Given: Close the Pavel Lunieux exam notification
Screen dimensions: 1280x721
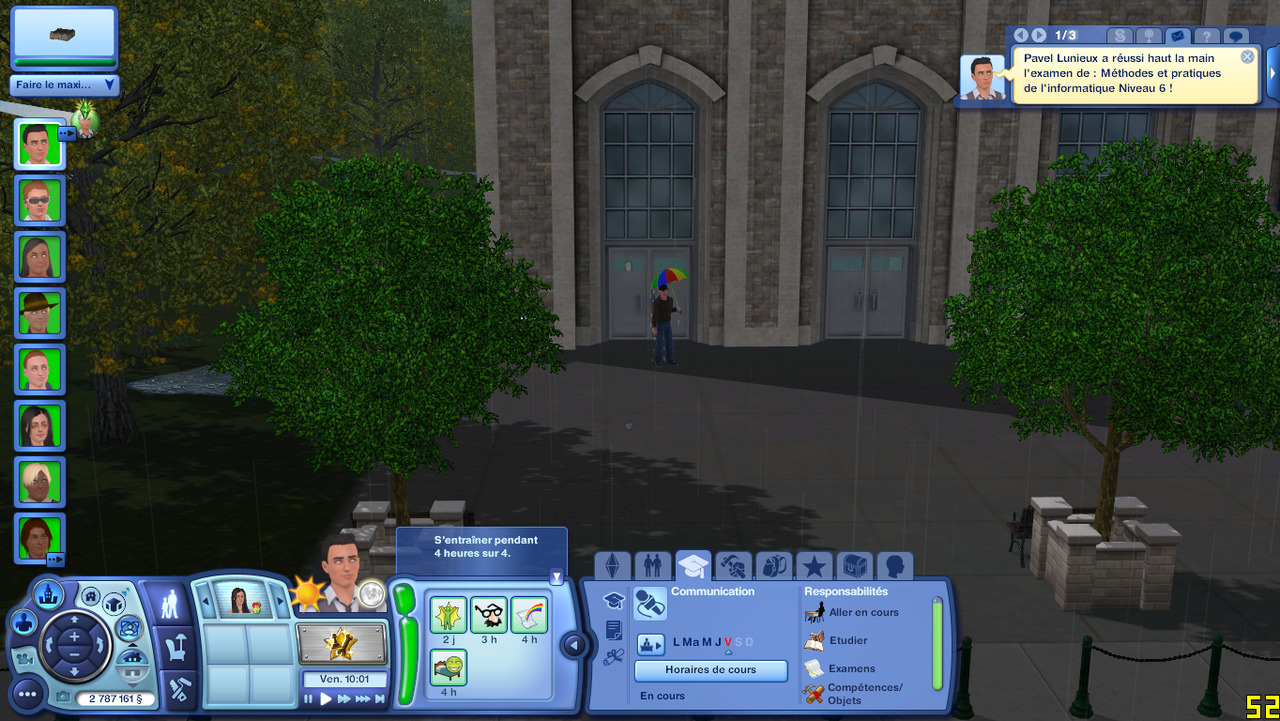Looking at the screenshot, I should (1247, 57).
